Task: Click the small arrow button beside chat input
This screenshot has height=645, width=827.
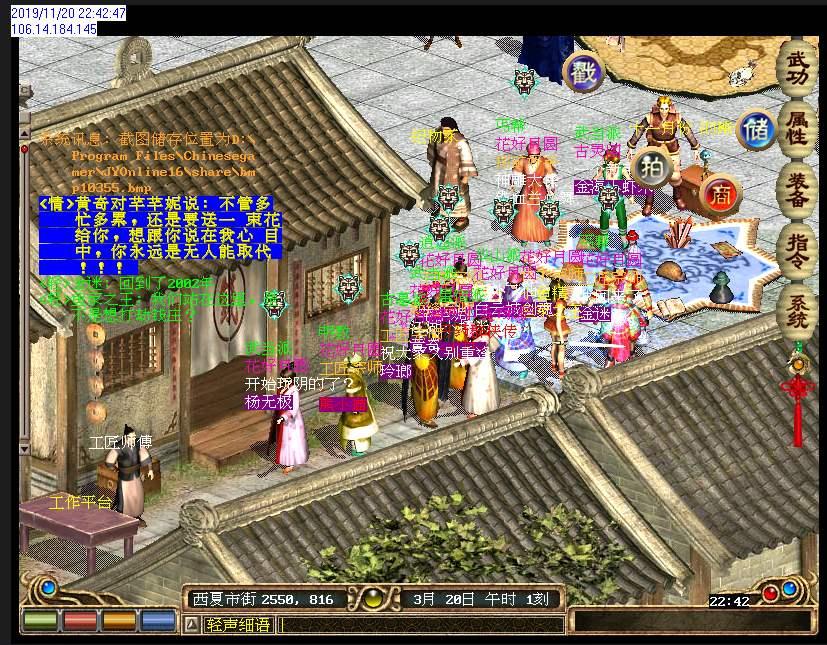Action: pos(191,625)
